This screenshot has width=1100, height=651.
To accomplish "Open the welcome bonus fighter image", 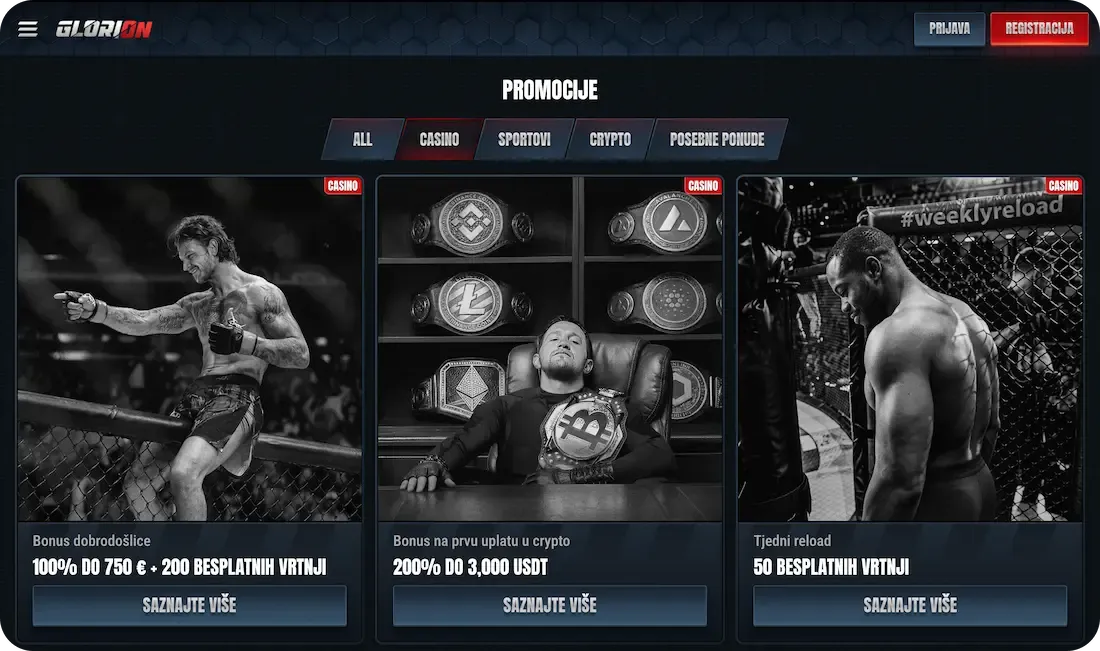I will (x=189, y=349).
